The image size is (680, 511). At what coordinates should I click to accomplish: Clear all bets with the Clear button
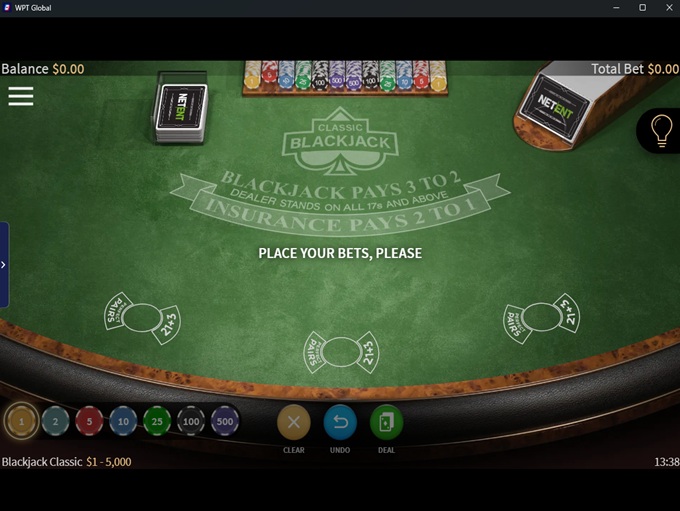coord(293,423)
